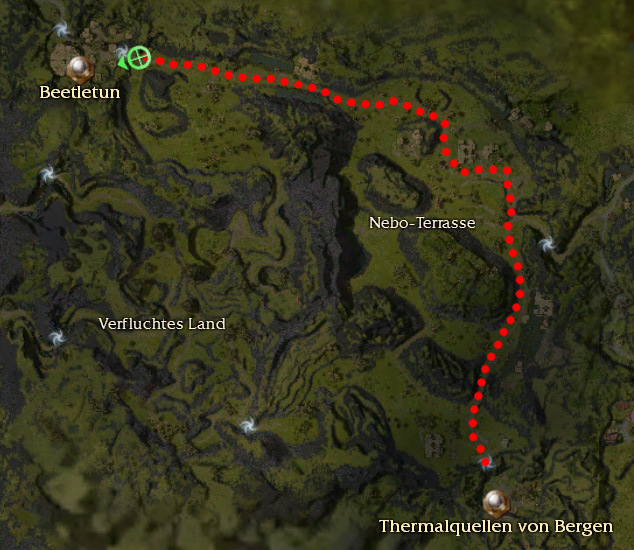The width and height of the screenshot is (634, 550).
Task: Select the Beetletun outpost marker
Action: (79, 68)
